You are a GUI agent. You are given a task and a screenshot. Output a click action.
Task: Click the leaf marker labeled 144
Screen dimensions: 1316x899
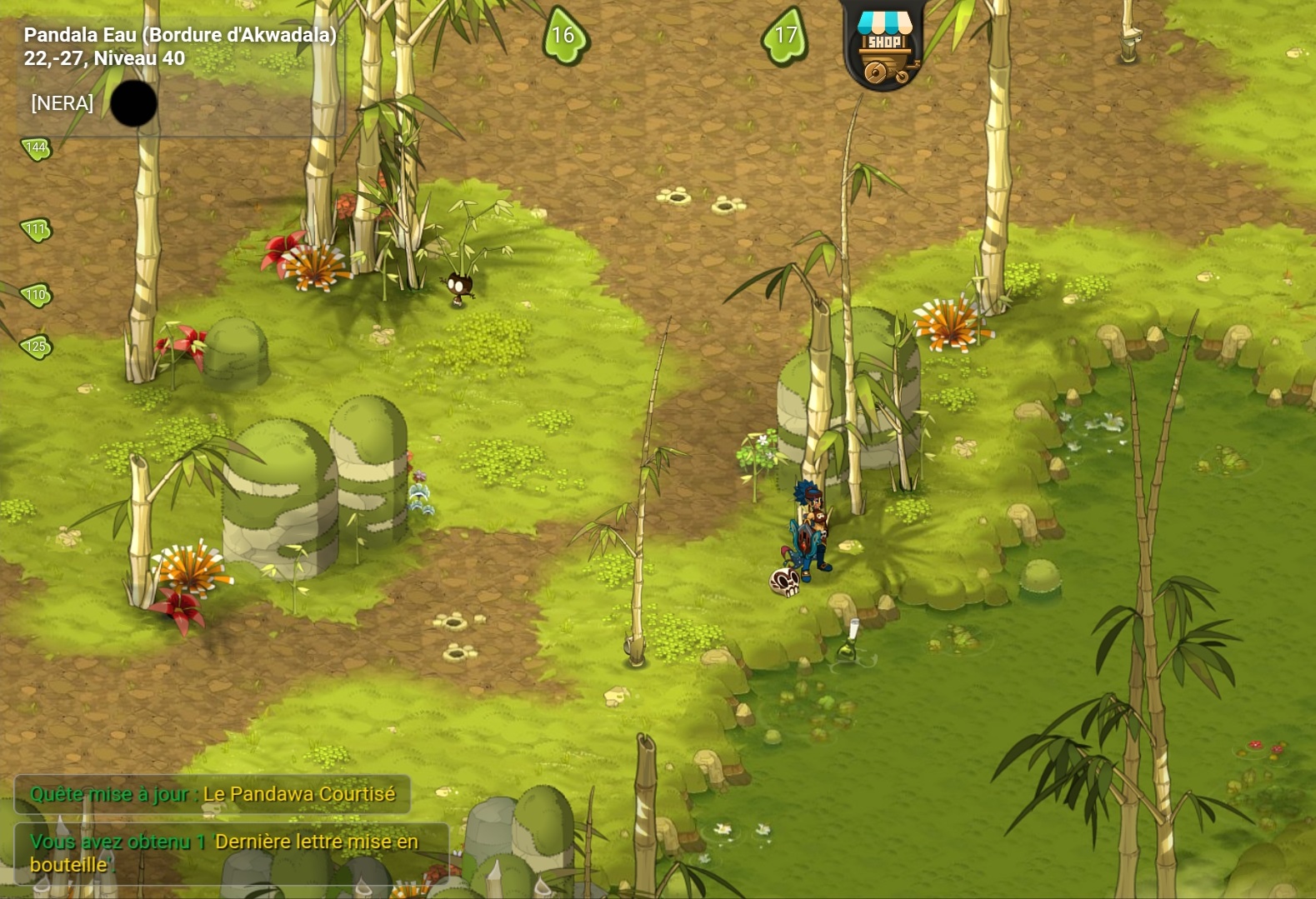point(36,148)
